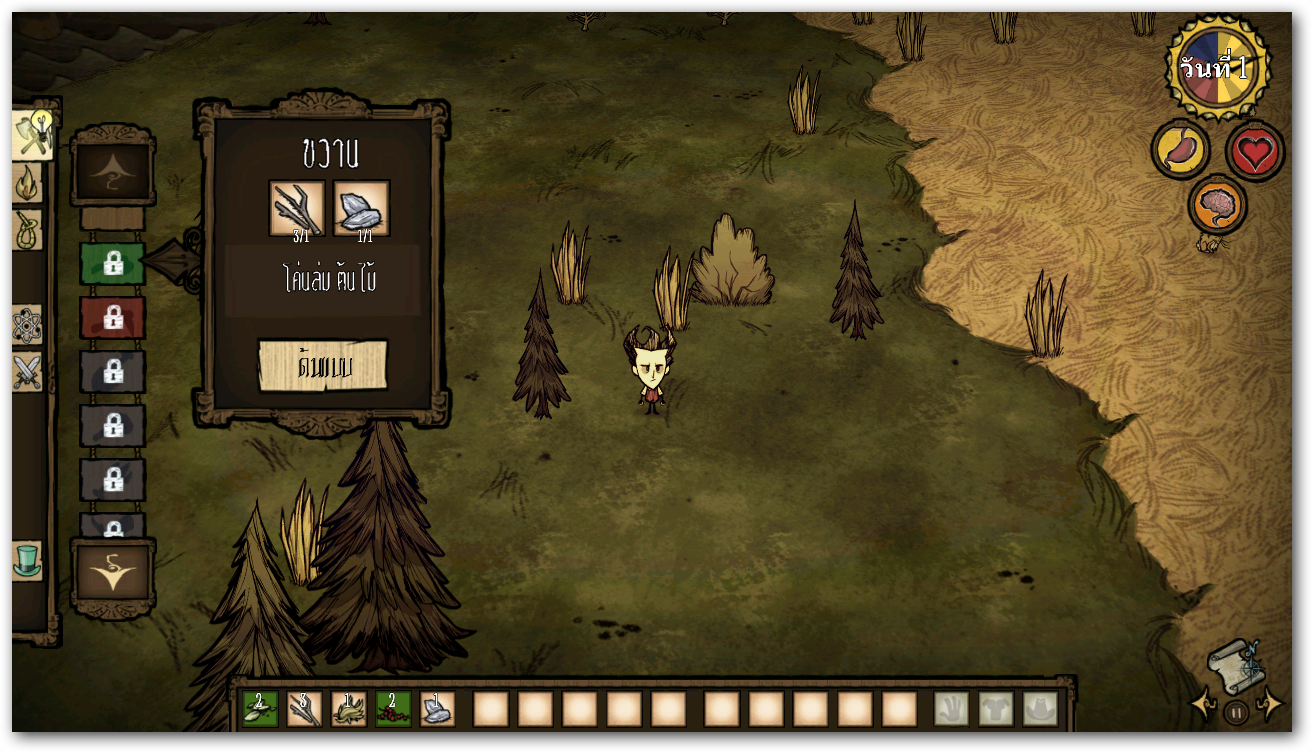The height and width of the screenshot is (752, 1312).
Task: Select the flint in the inventory bar
Action: click(437, 709)
